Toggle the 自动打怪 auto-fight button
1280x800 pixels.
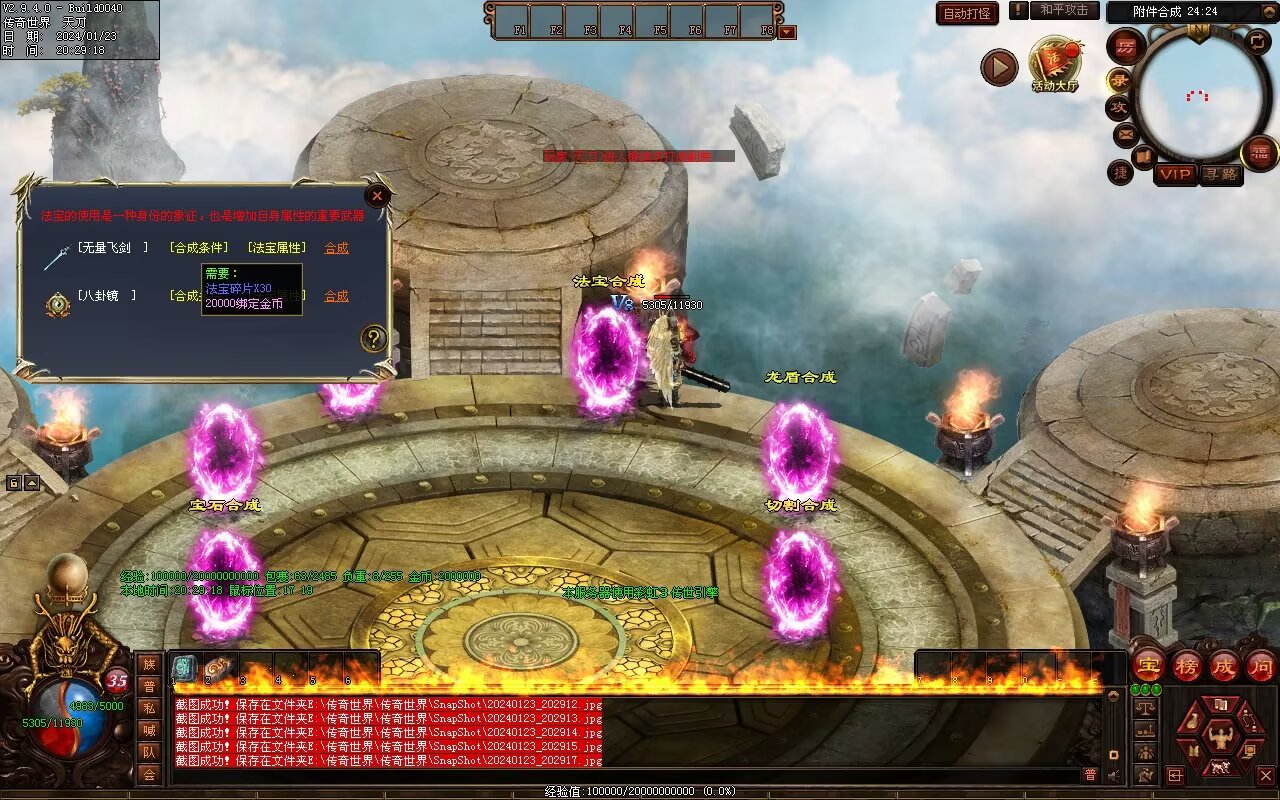pyautogui.click(x=967, y=13)
